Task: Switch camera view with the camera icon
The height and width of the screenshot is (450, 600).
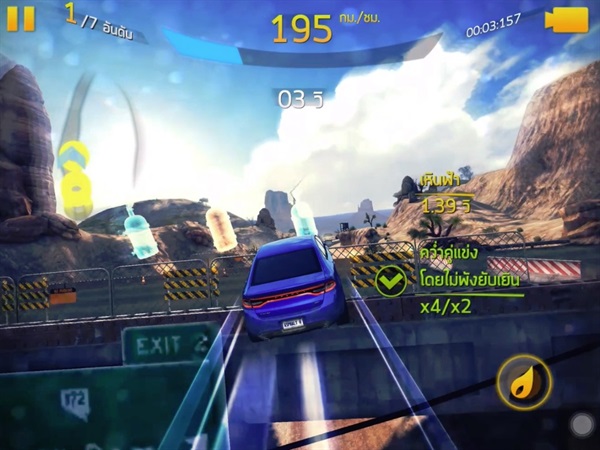Action: coord(567,20)
